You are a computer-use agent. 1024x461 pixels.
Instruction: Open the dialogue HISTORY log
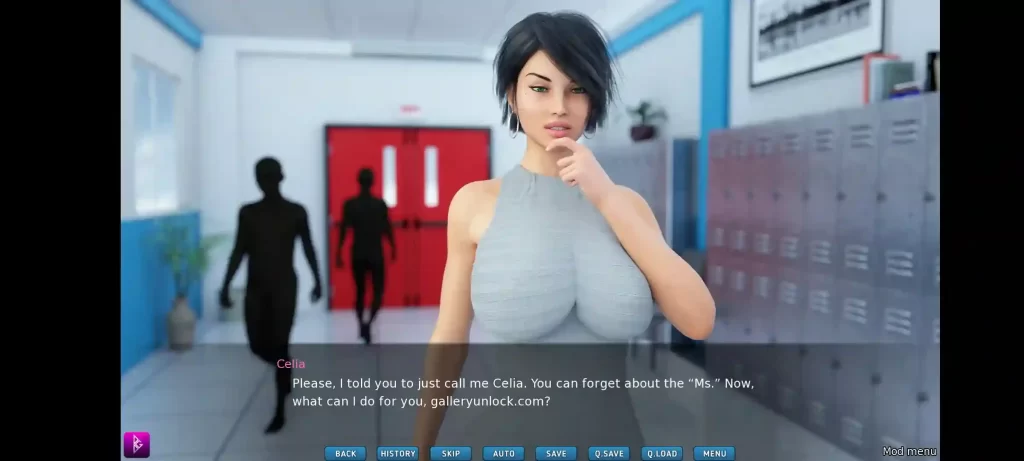click(x=398, y=453)
